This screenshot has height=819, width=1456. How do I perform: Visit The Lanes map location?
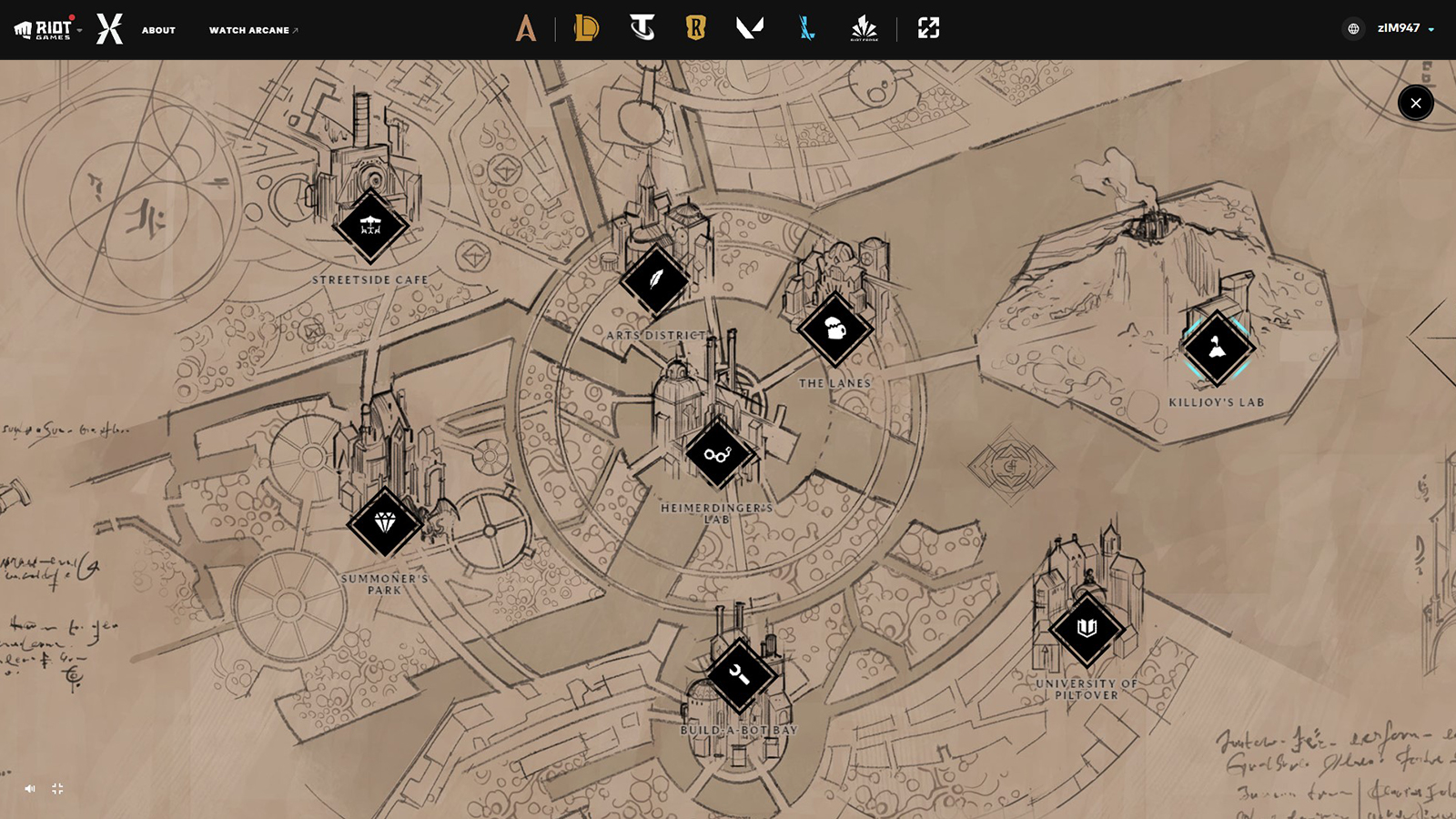coord(834,329)
